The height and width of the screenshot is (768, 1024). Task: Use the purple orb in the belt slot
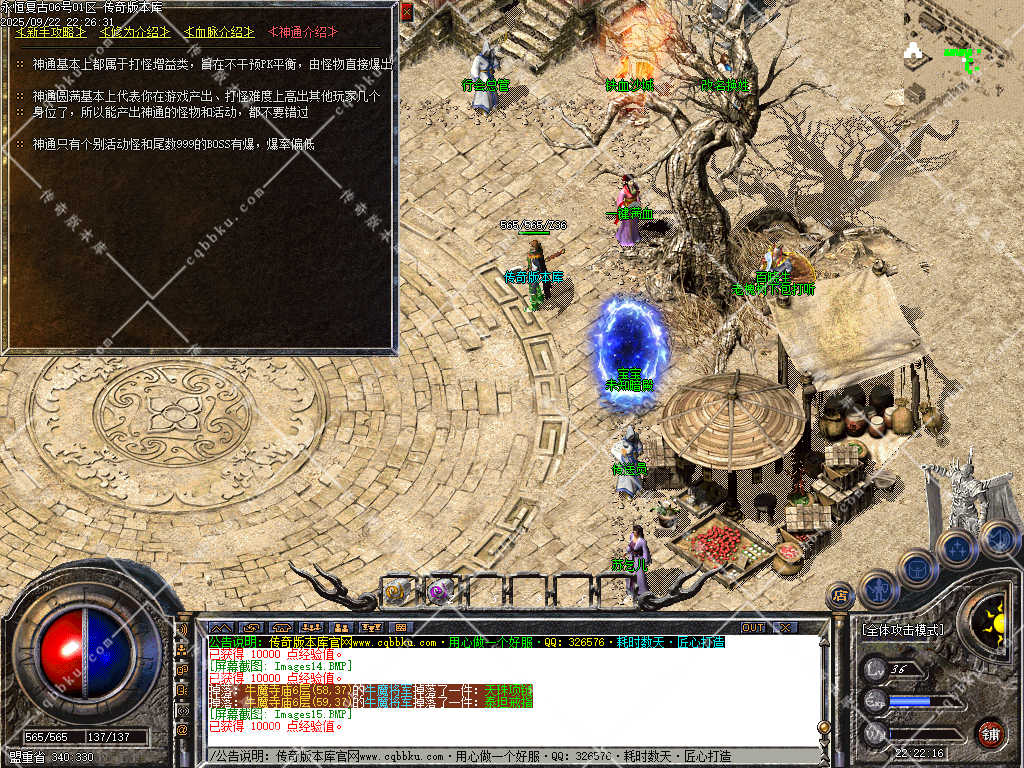click(x=439, y=592)
